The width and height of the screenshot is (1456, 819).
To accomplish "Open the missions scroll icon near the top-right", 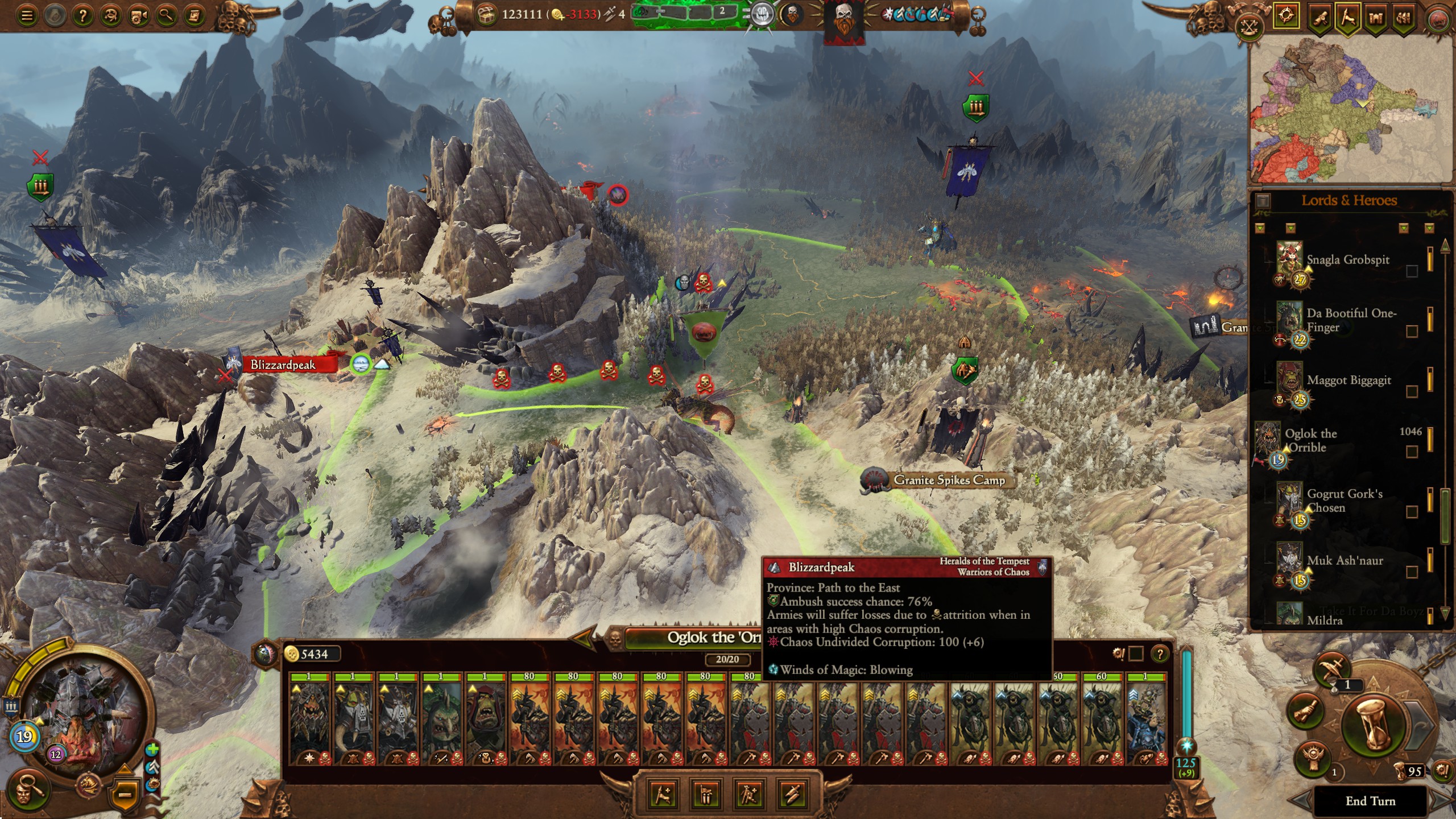I will click(x=1321, y=17).
